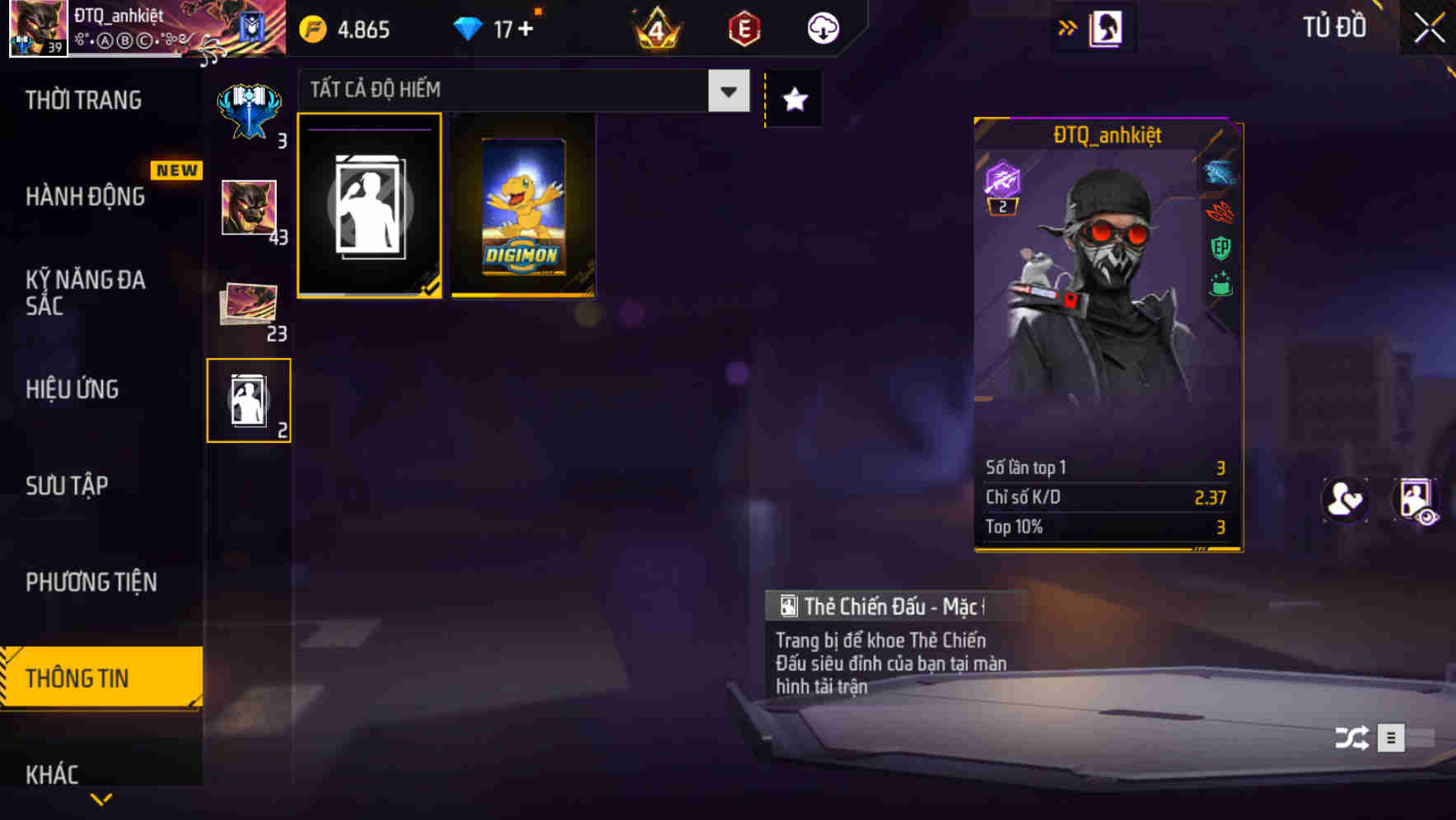Open the Thời Trang sidebar category

coord(86,100)
